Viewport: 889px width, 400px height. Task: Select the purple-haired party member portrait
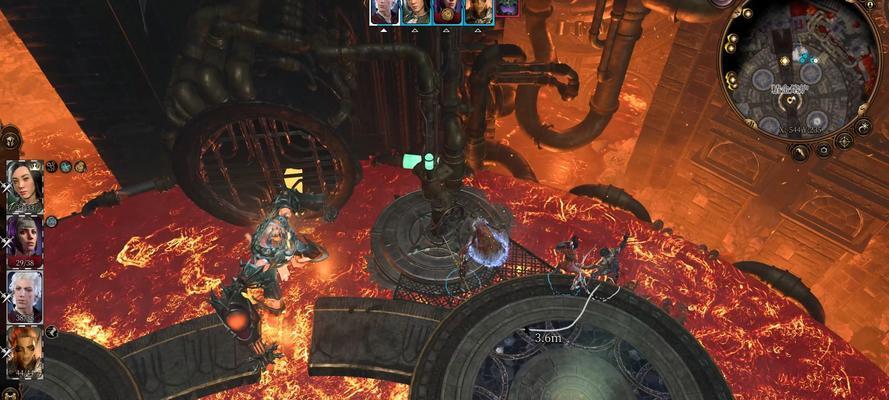coord(24,240)
